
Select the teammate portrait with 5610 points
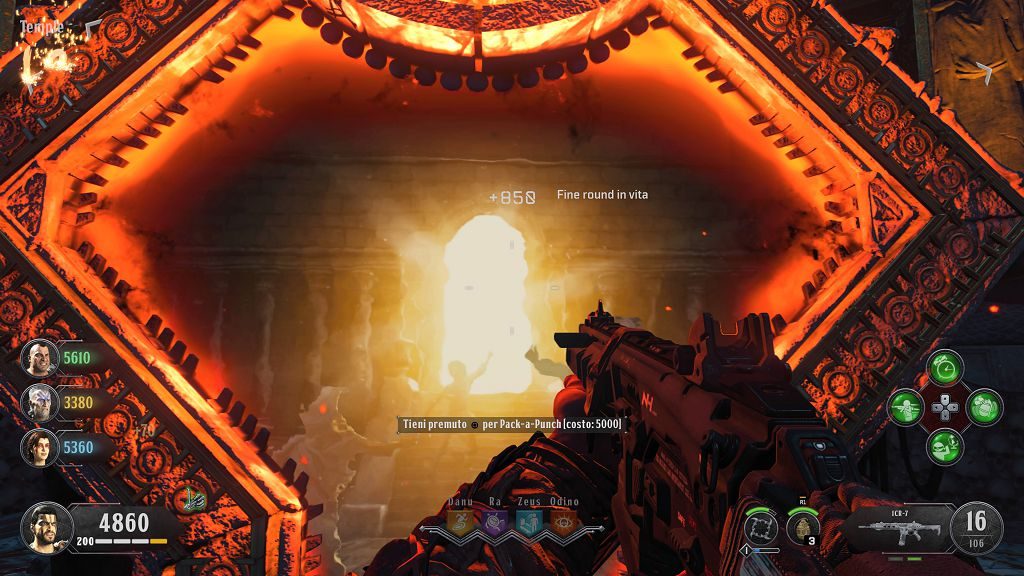[x=40, y=357]
